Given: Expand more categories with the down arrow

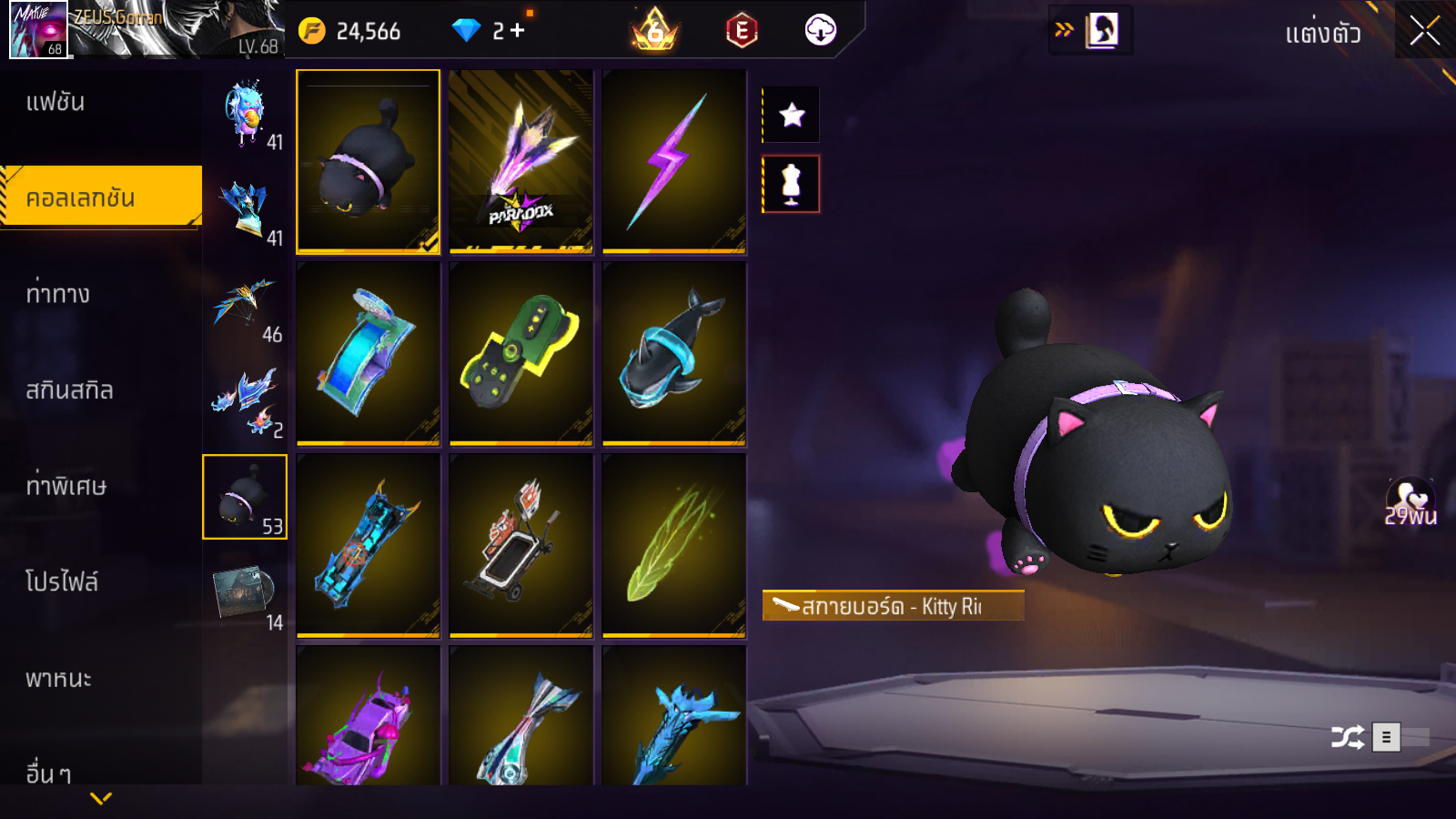Looking at the screenshot, I should 101,798.
